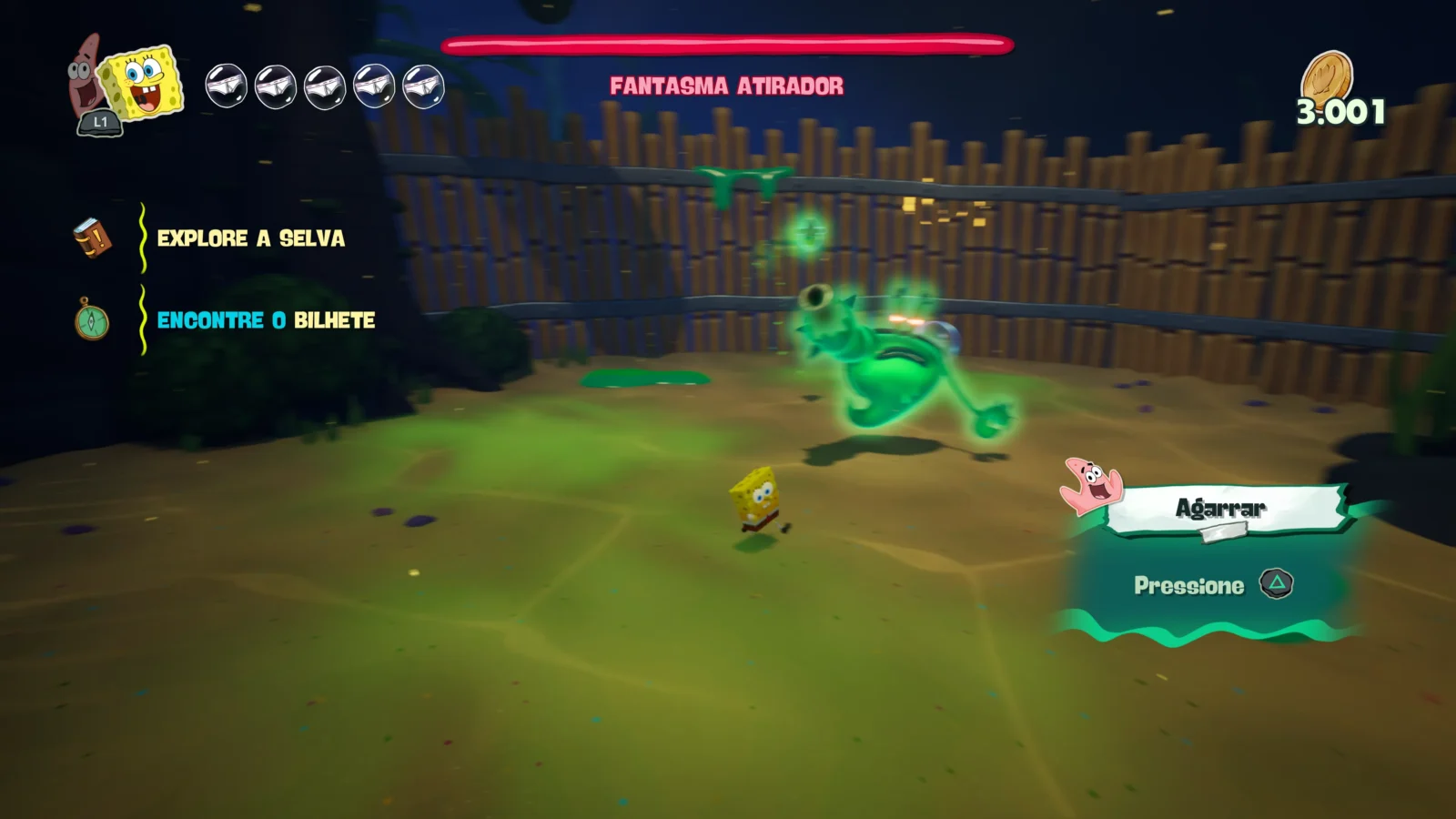This screenshot has height=819, width=1456.
Task: Select the Encontre o Bilhete objective
Action: pos(266,320)
